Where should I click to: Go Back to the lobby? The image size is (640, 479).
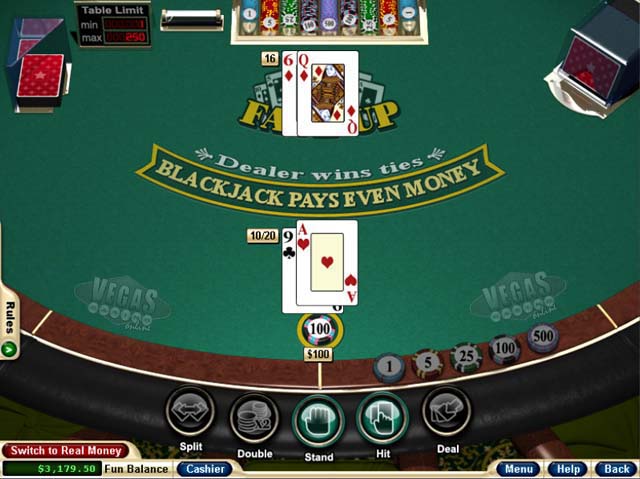point(614,468)
